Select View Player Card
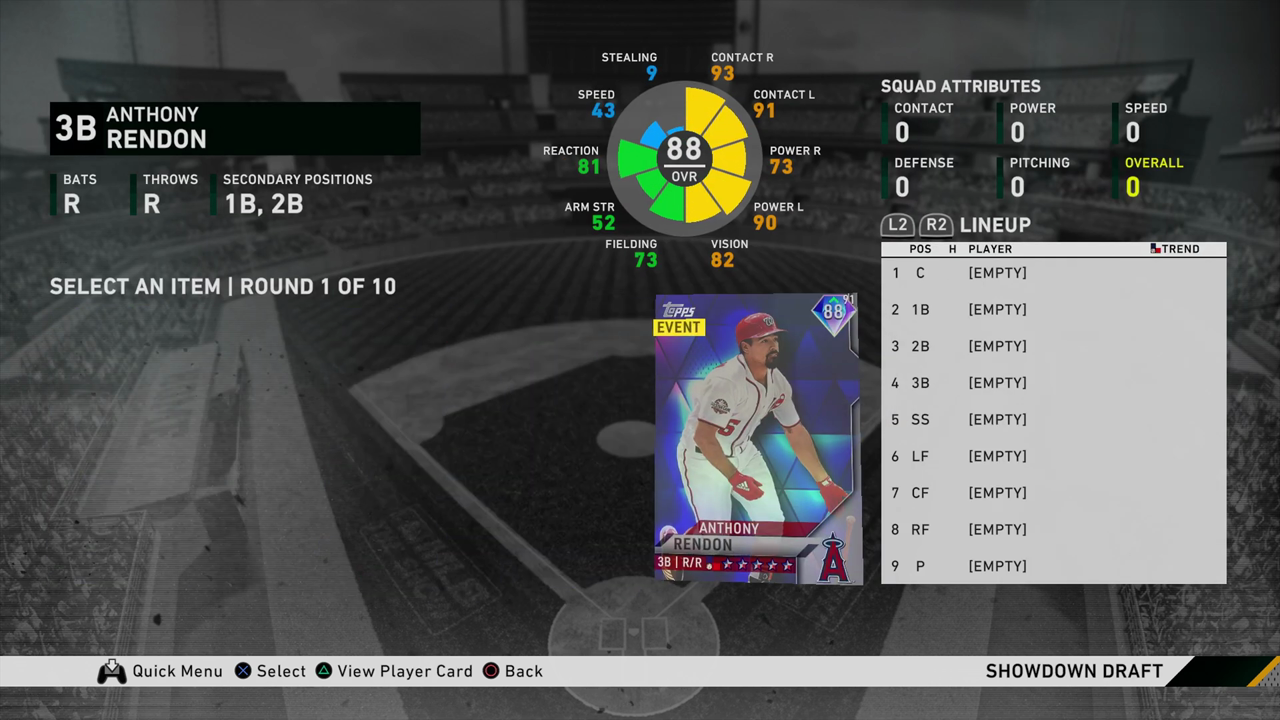 pyautogui.click(x=405, y=671)
